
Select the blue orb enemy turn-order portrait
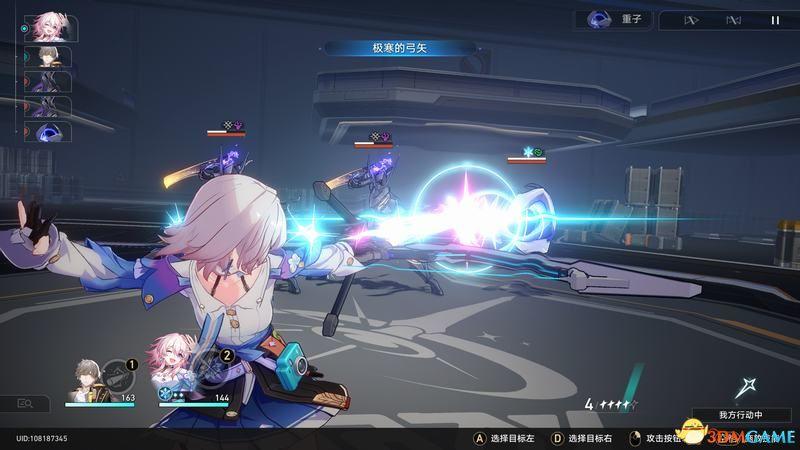click(x=47, y=133)
